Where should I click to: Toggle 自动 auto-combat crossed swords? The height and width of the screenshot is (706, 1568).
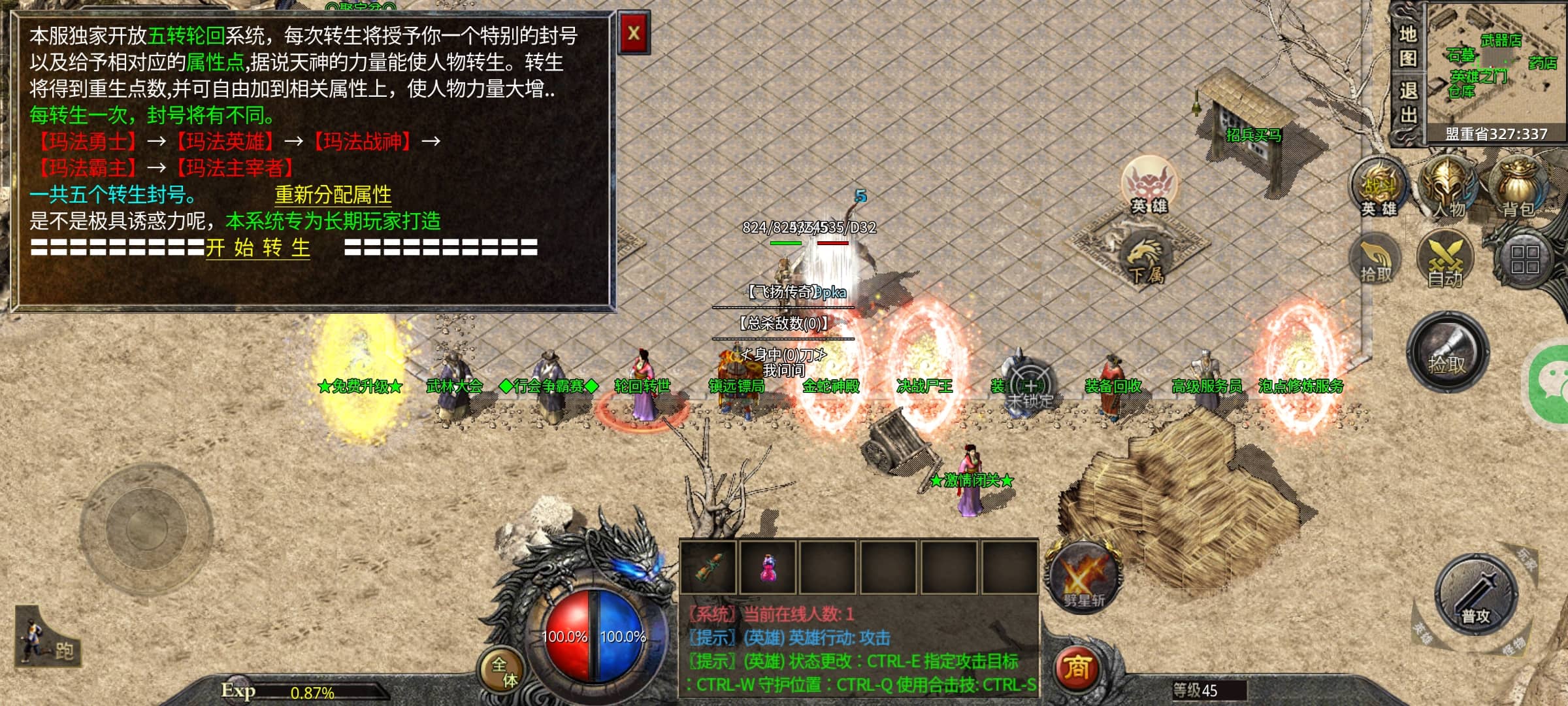click(1445, 260)
